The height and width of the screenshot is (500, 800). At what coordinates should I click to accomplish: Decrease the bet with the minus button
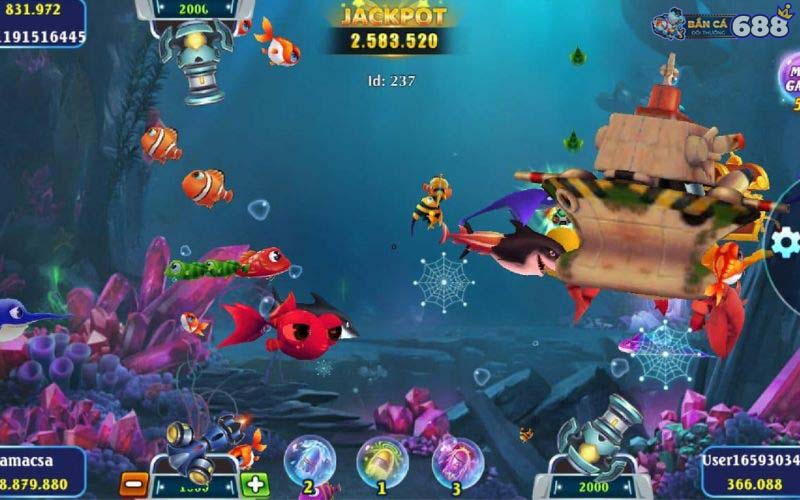(x=132, y=485)
